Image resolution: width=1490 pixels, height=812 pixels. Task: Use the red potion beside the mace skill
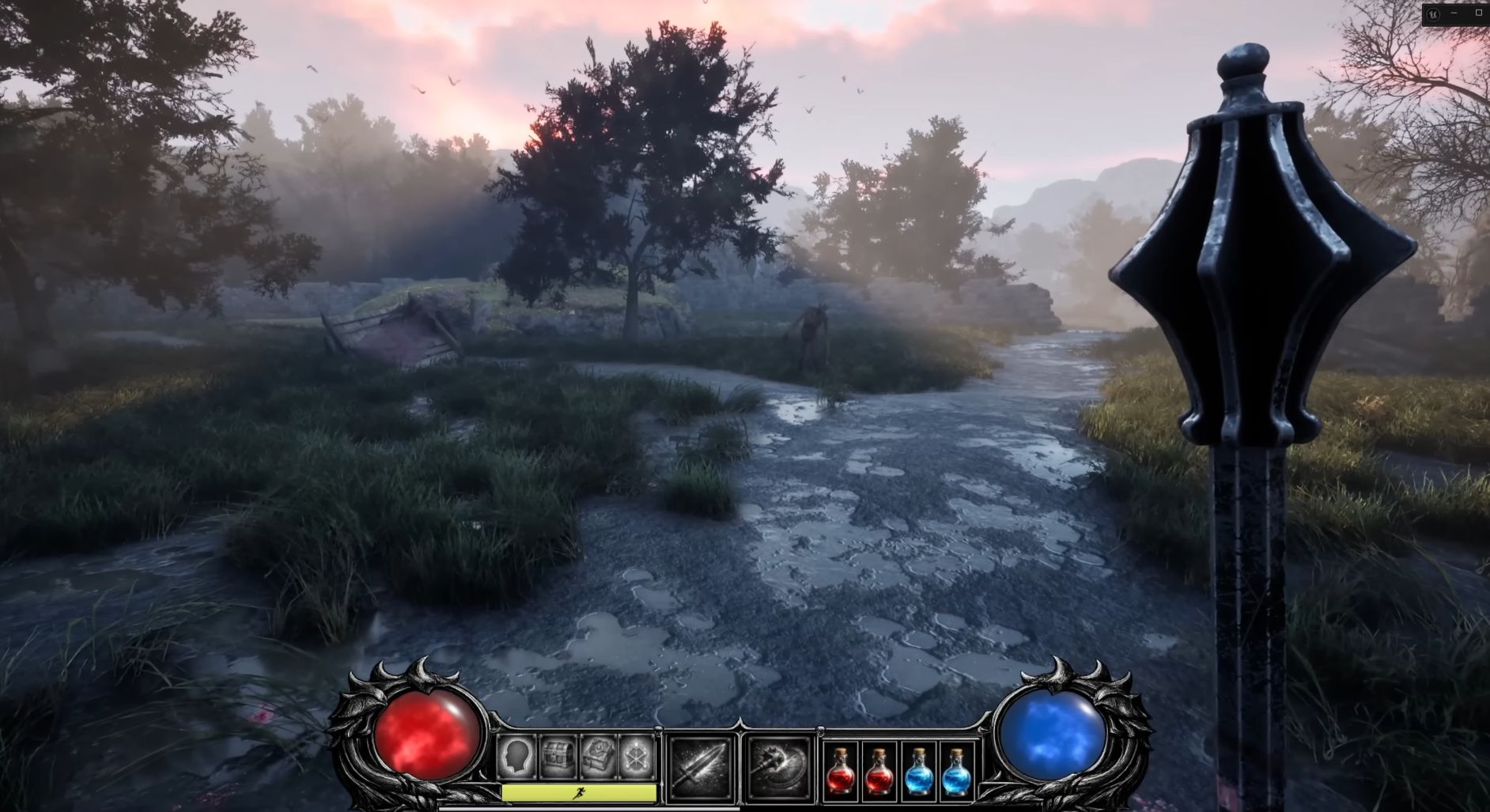coord(841,771)
